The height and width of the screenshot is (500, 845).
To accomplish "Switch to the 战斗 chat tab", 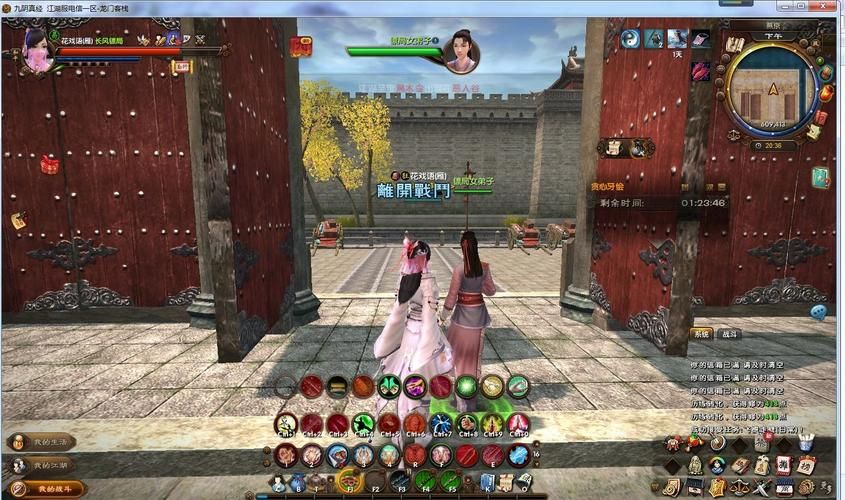I will [x=730, y=334].
